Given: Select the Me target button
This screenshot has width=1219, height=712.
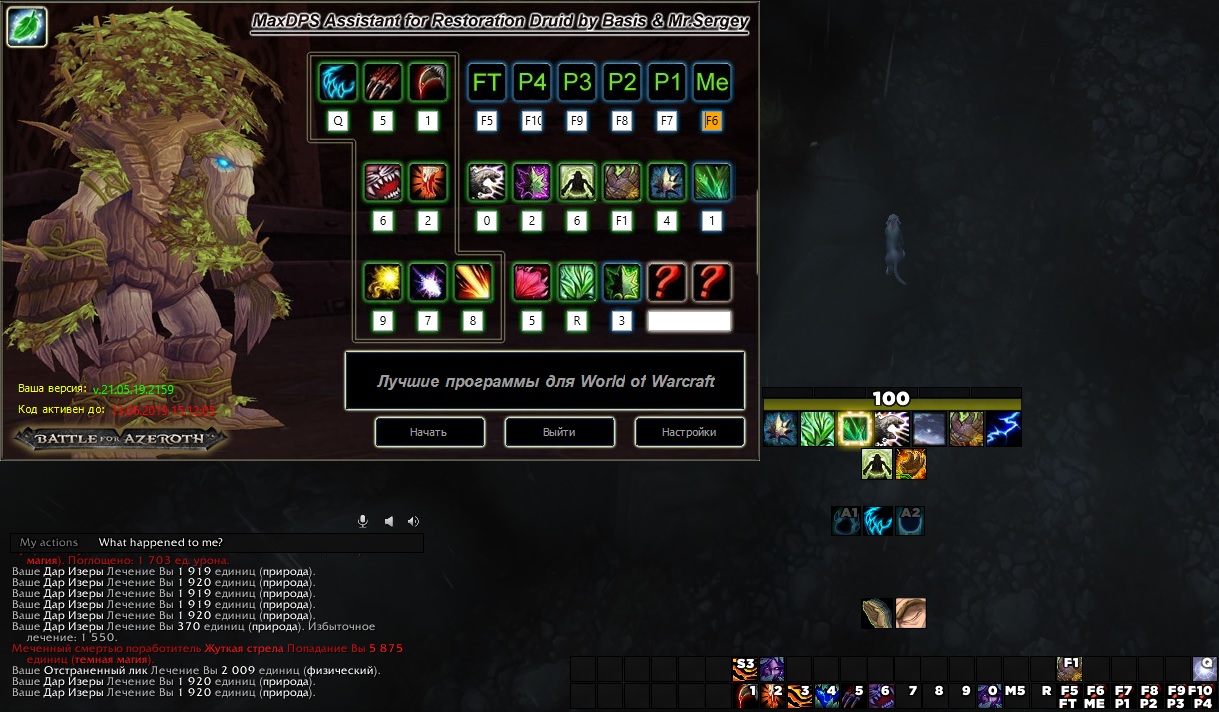Looking at the screenshot, I should point(712,82).
